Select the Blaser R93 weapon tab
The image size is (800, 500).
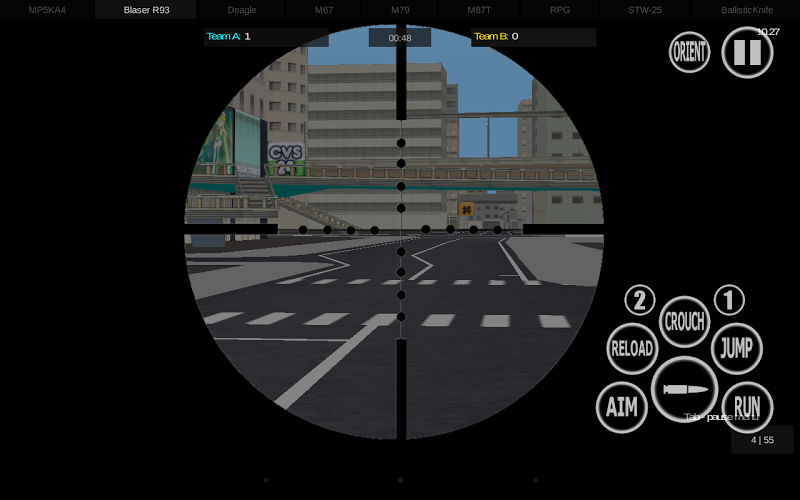tap(146, 10)
